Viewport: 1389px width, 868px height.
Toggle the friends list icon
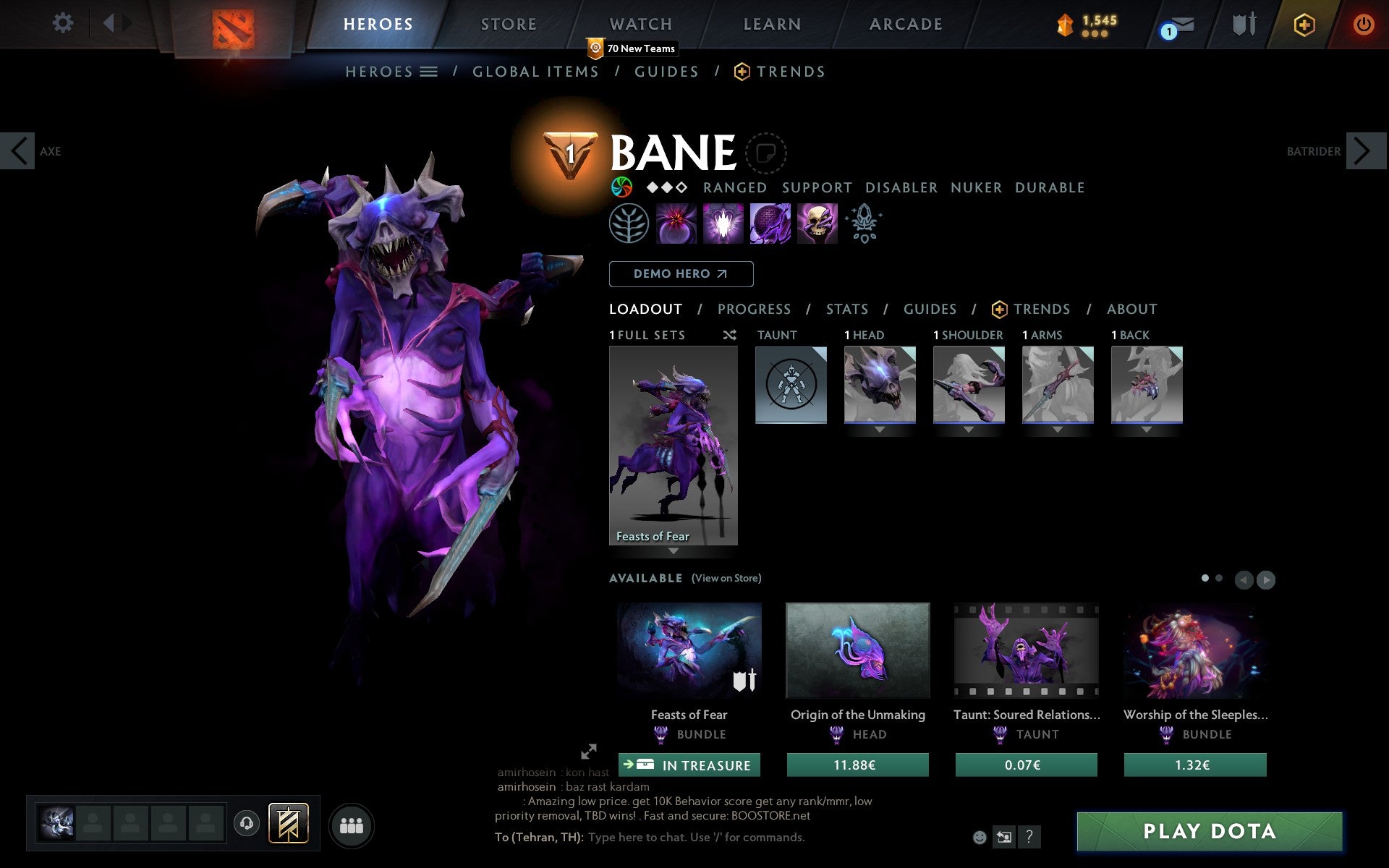coord(352,825)
